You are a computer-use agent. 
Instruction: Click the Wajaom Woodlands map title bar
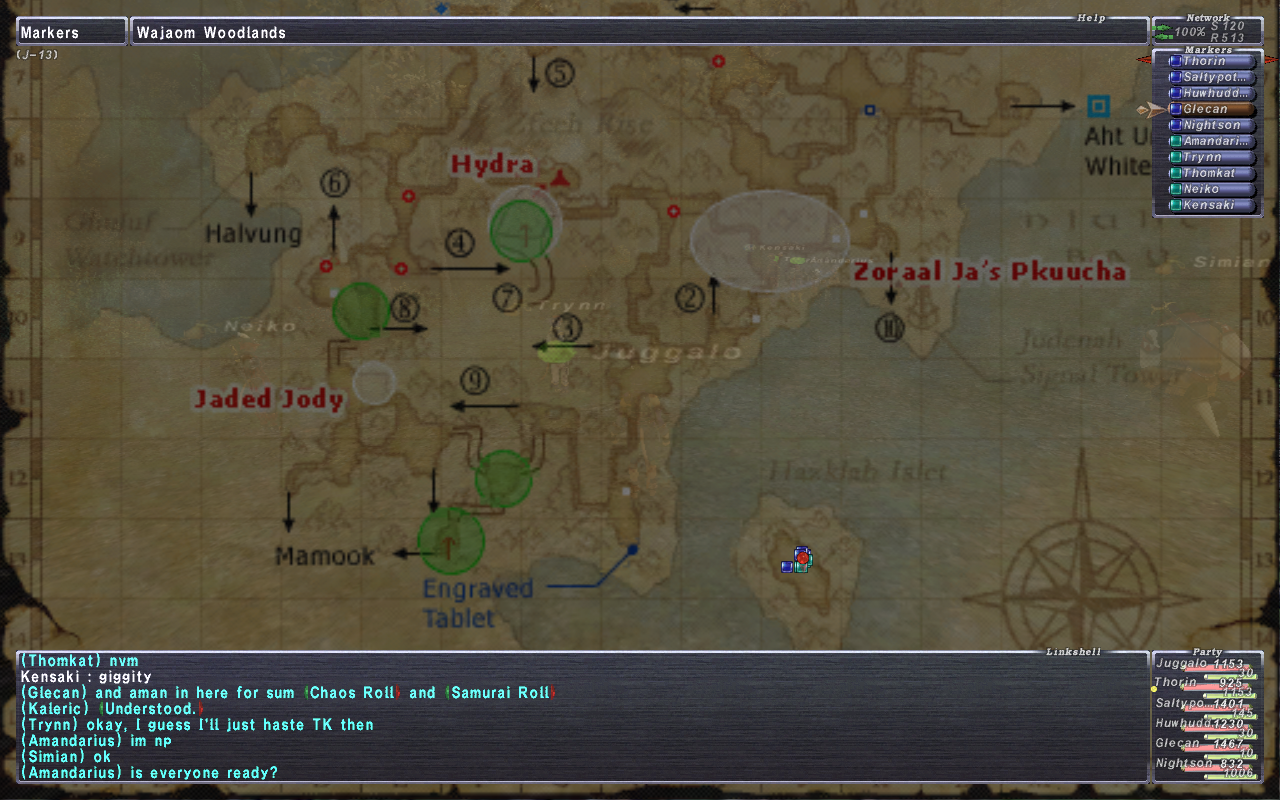click(x=638, y=32)
